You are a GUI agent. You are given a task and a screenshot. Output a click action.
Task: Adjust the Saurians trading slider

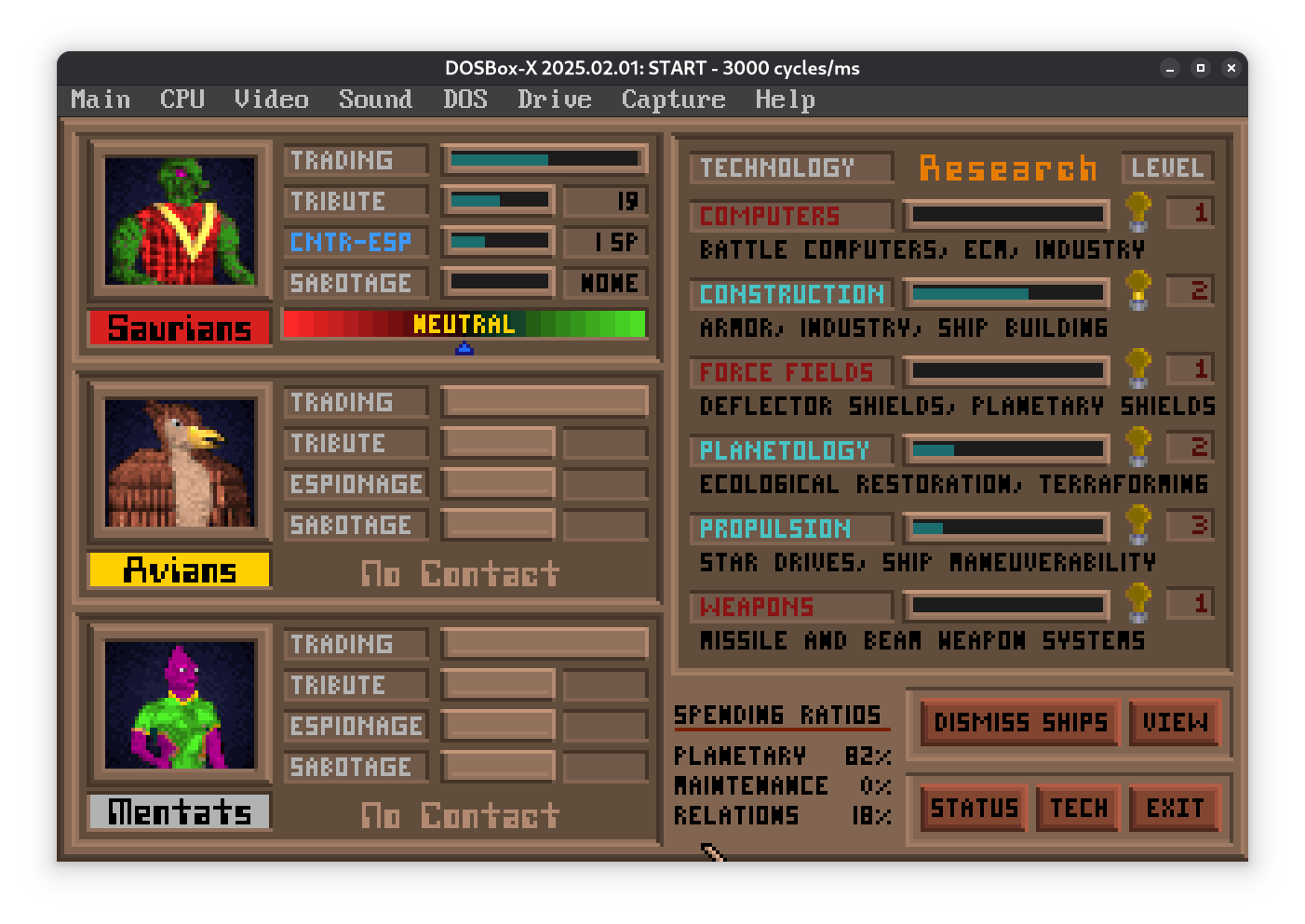(545, 160)
